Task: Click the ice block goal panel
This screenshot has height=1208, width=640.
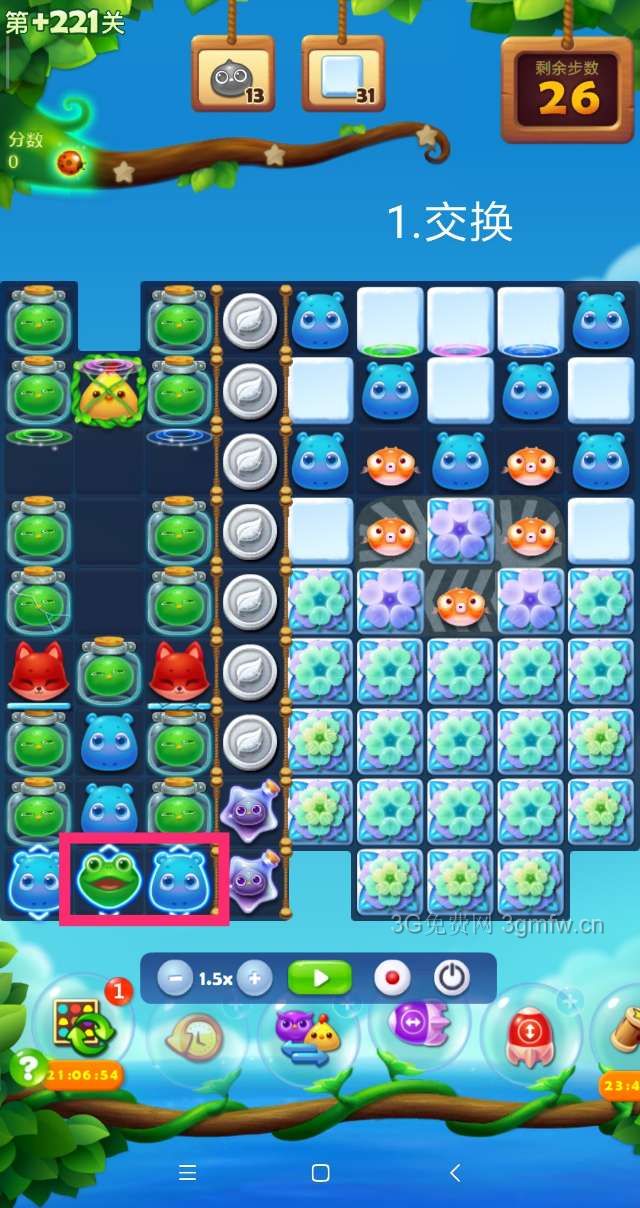Action: (x=343, y=75)
